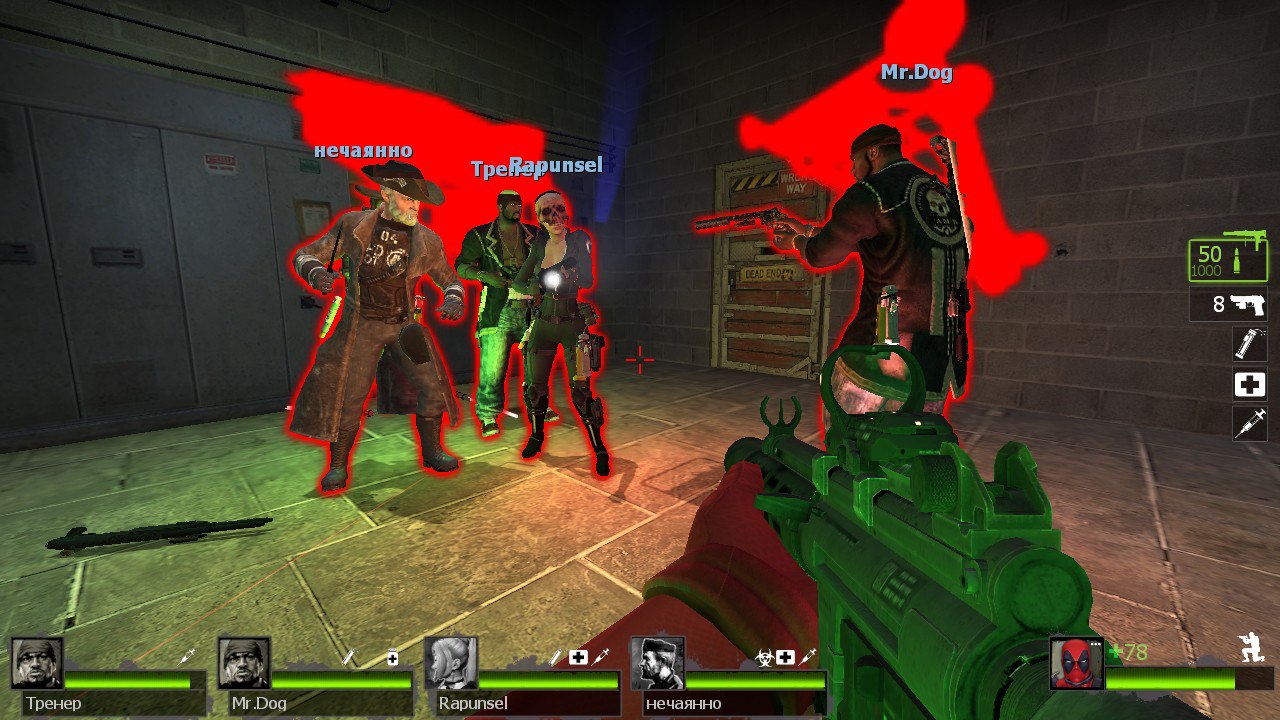Image resolution: width=1280 pixels, height=720 pixels.
Task: Click Тренер's teammate portrait
Action: point(38,664)
